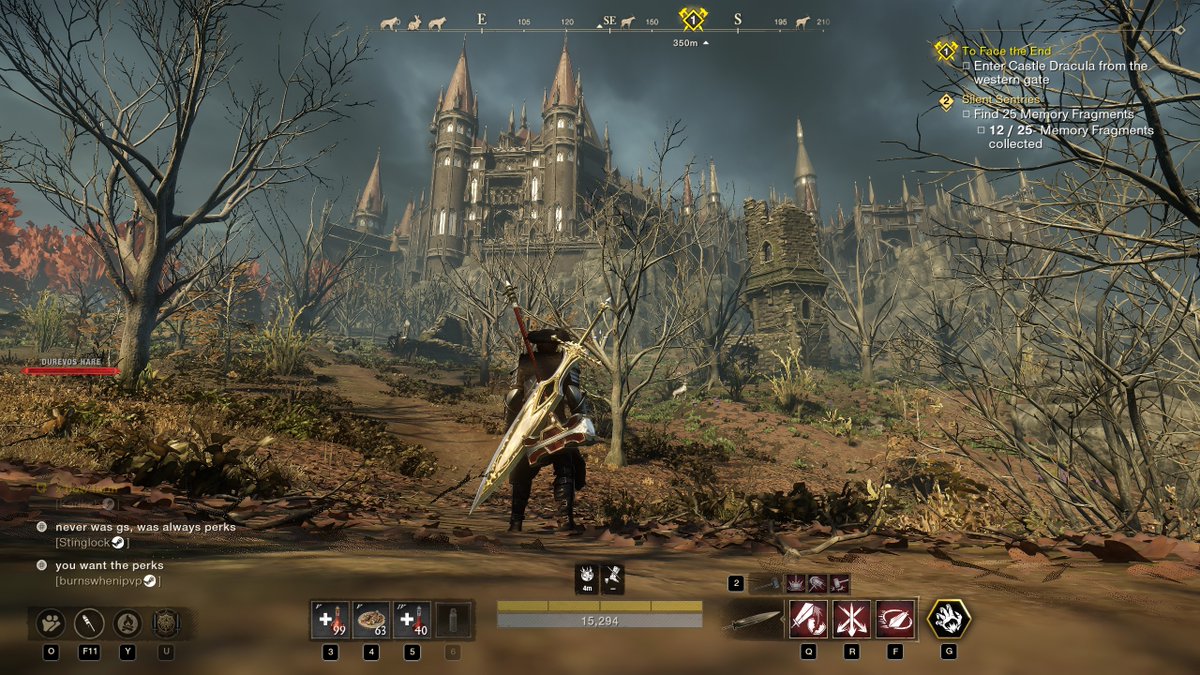This screenshot has height=675, width=1200.
Task: Click the quest marker on the compass
Action: (692, 19)
